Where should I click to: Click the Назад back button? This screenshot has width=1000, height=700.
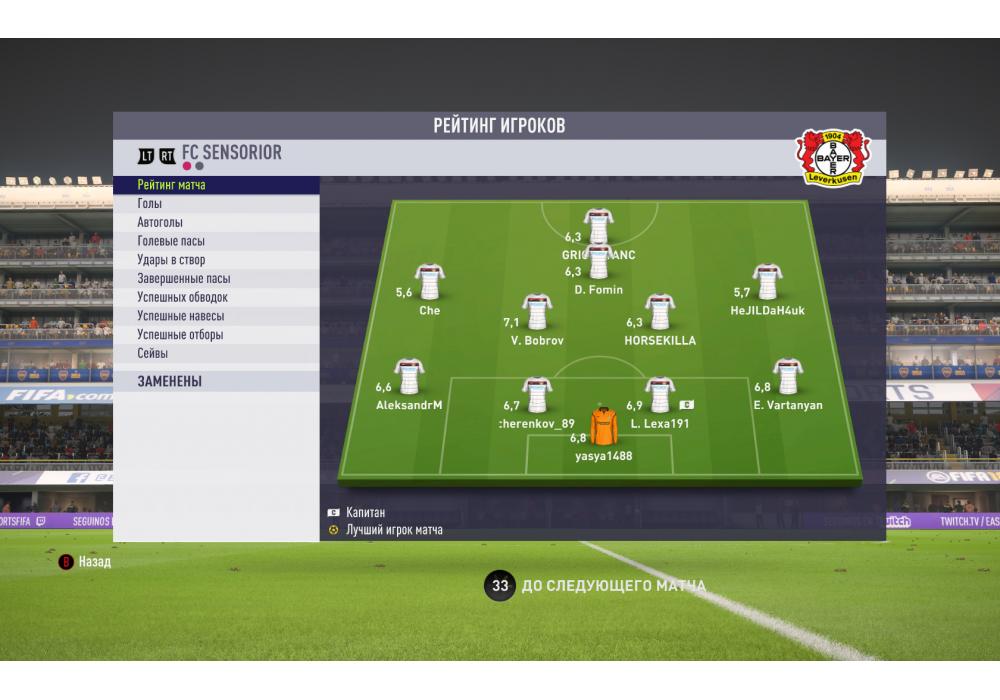click(86, 562)
